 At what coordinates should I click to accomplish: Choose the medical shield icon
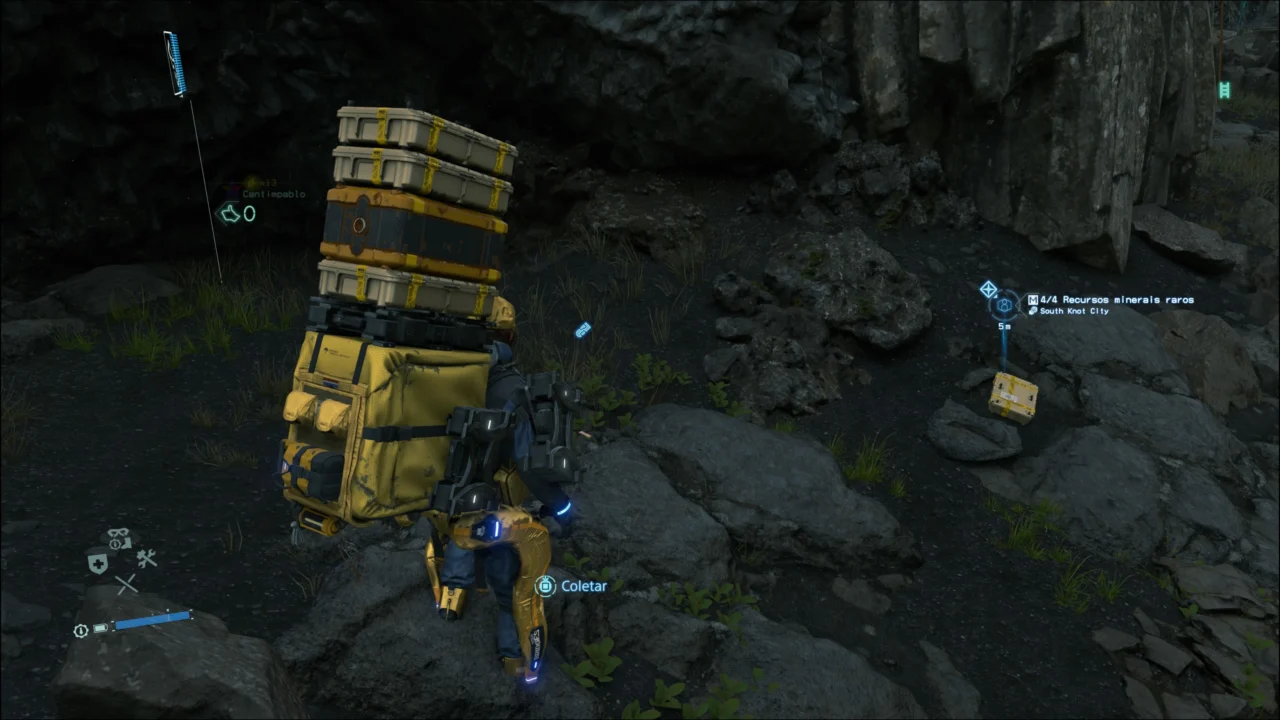point(97,563)
